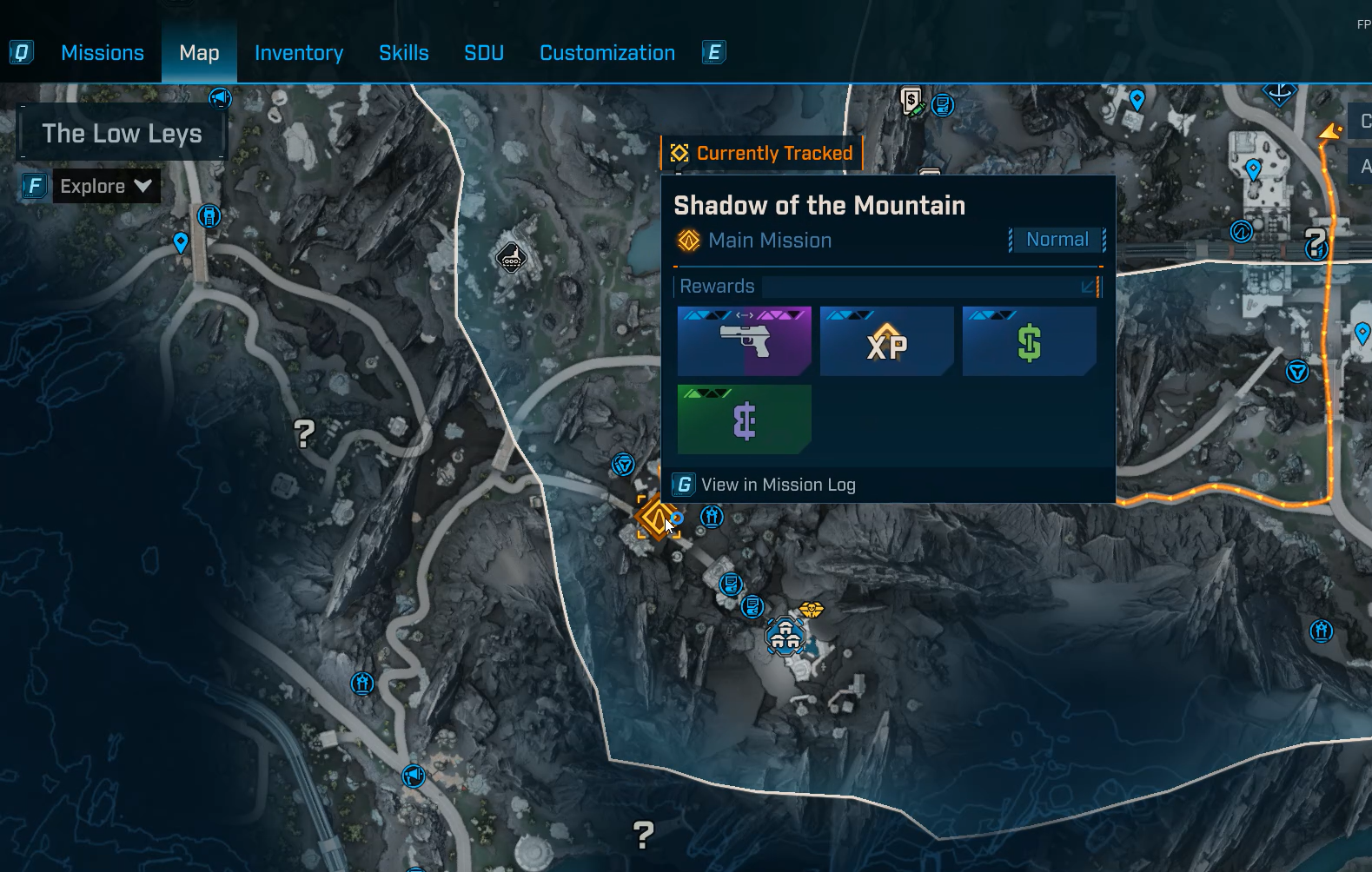Choose the green dollar cash reward tile
1372x872 pixels.
1030,341
